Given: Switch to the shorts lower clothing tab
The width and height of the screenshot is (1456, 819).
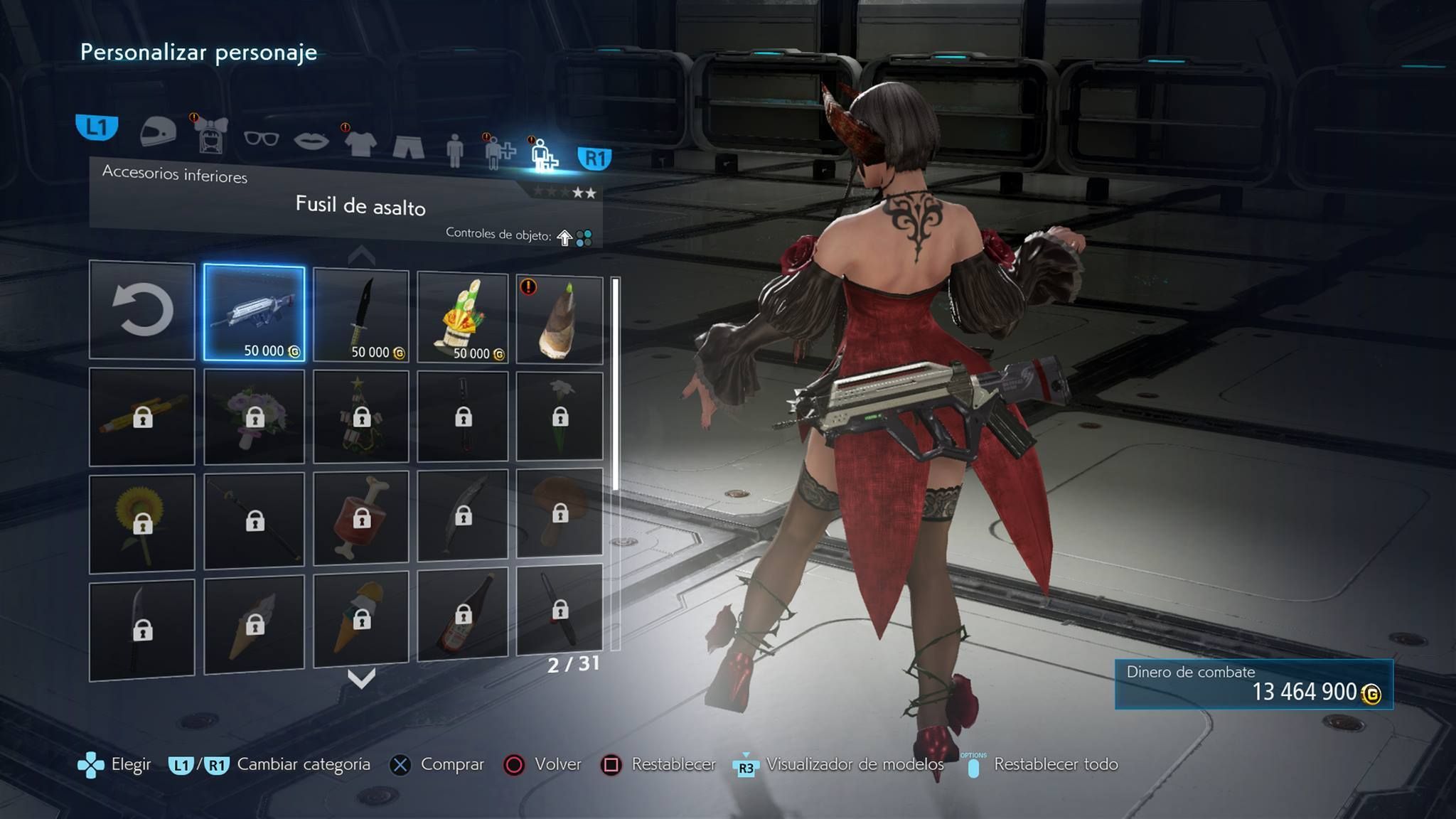Looking at the screenshot, I should point(408,146).
